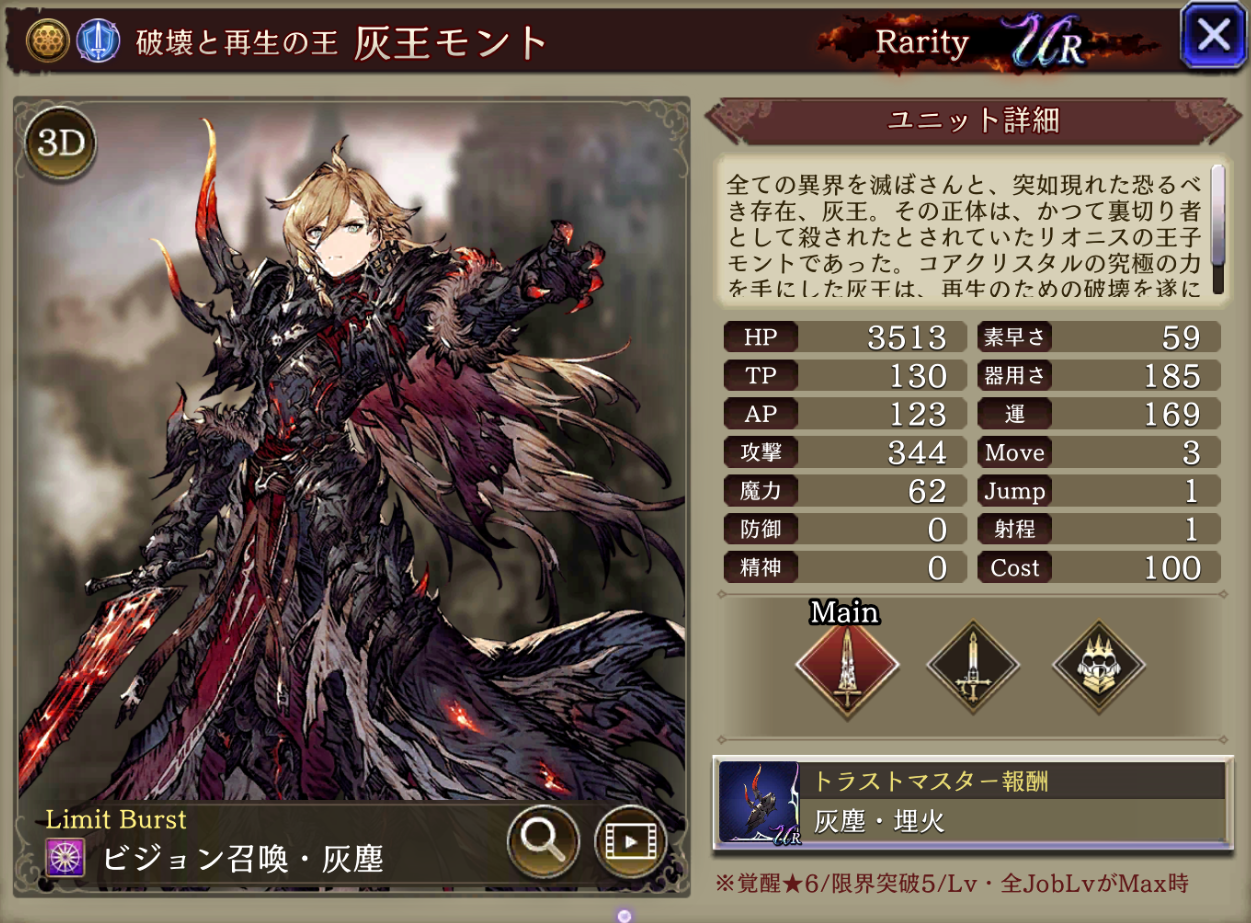View the Trust Master reward 灰塵・埋火
The image size is (1251, 923).
972,802
